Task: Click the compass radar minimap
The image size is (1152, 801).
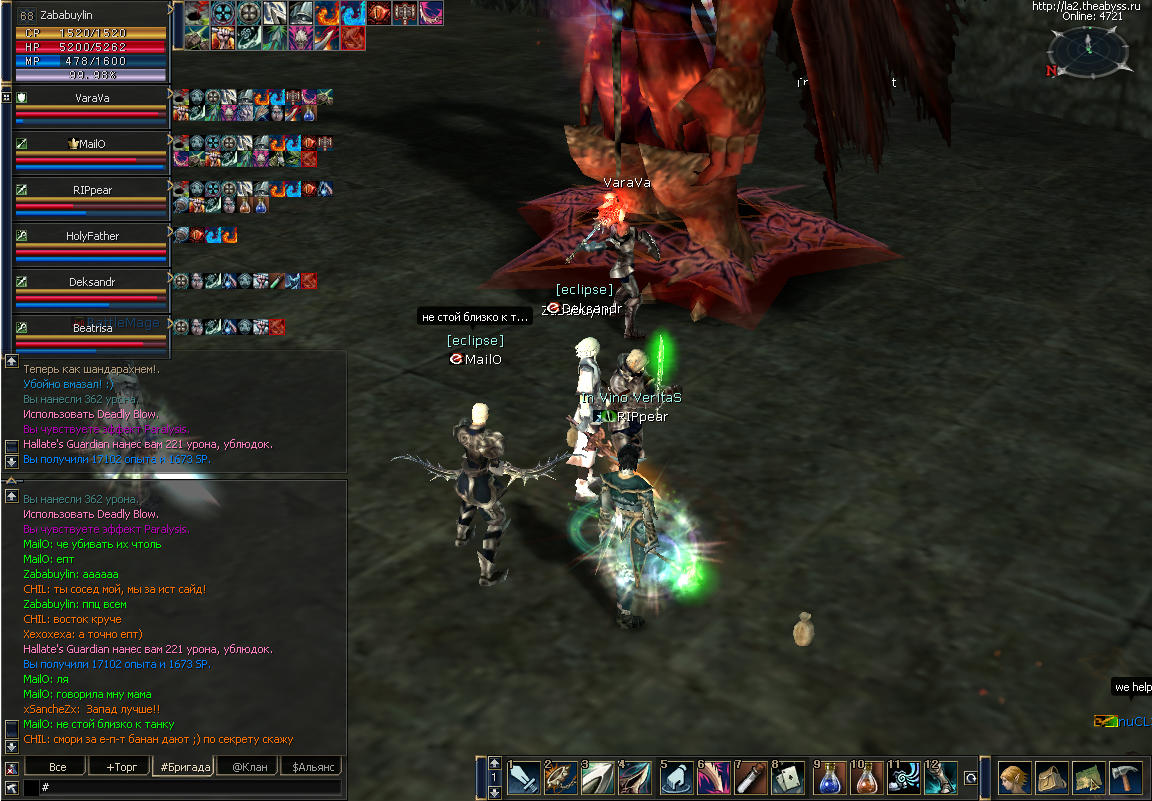Action: point(1090,52)
